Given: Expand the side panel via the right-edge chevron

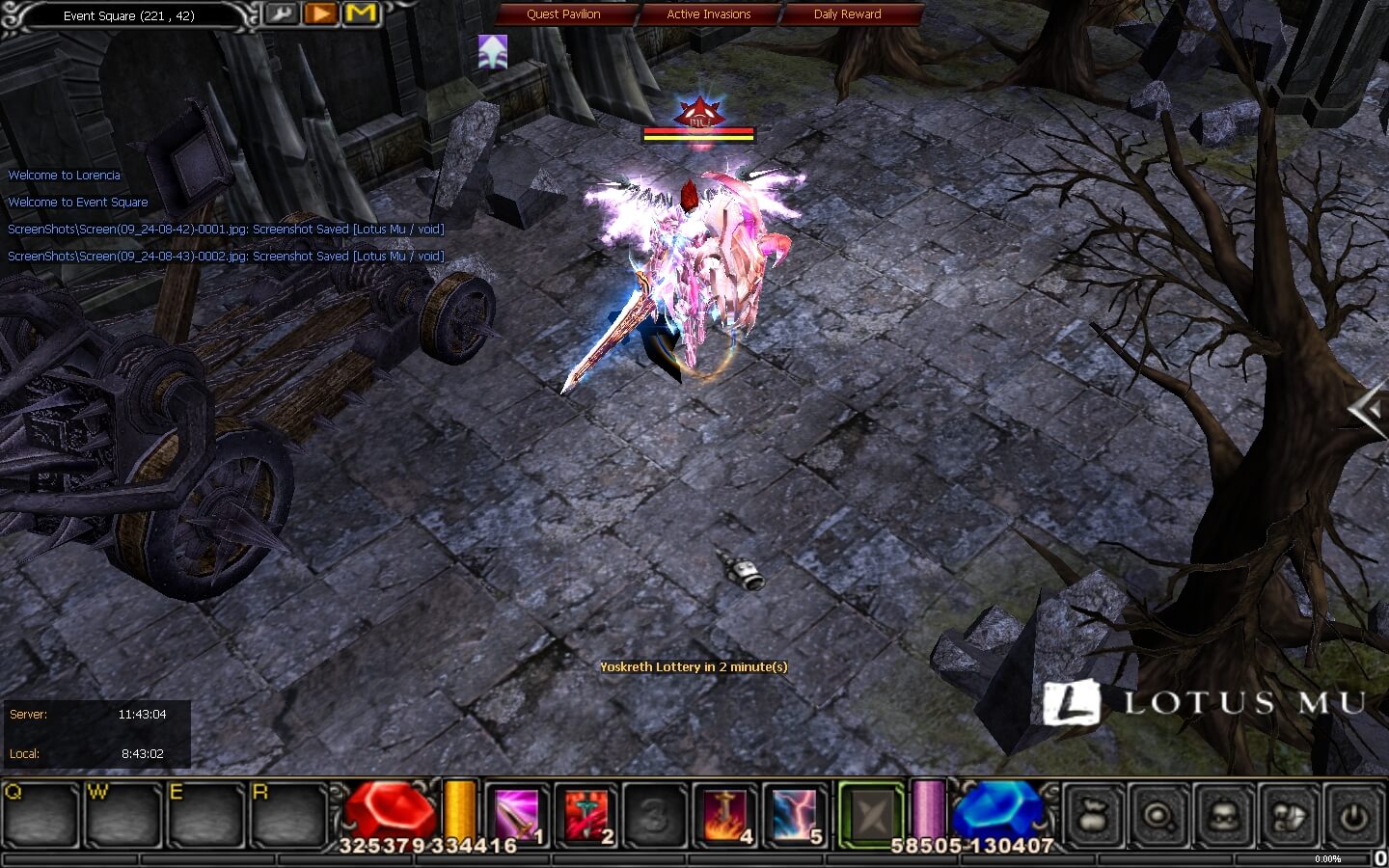Looking at the screenshot, I should 1369,409.
